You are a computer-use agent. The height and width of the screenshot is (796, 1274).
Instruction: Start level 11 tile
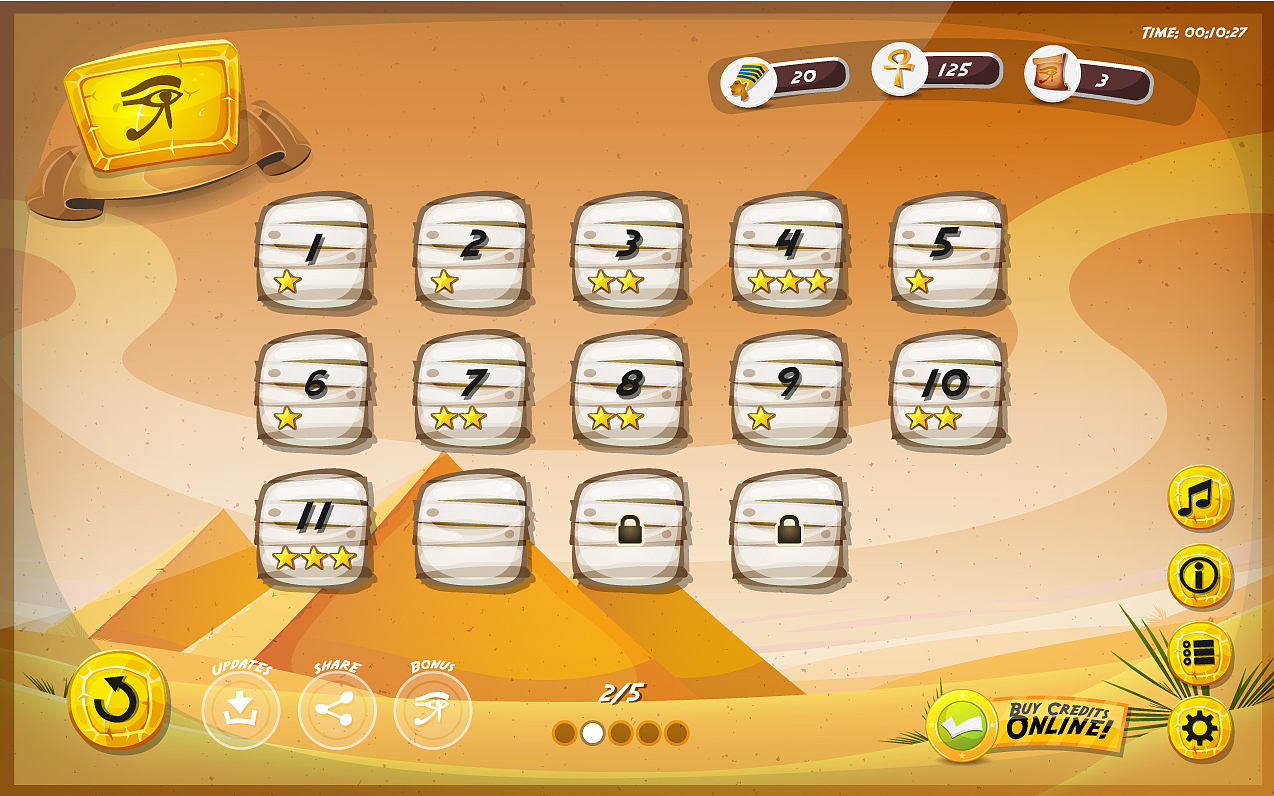point(315,528)
